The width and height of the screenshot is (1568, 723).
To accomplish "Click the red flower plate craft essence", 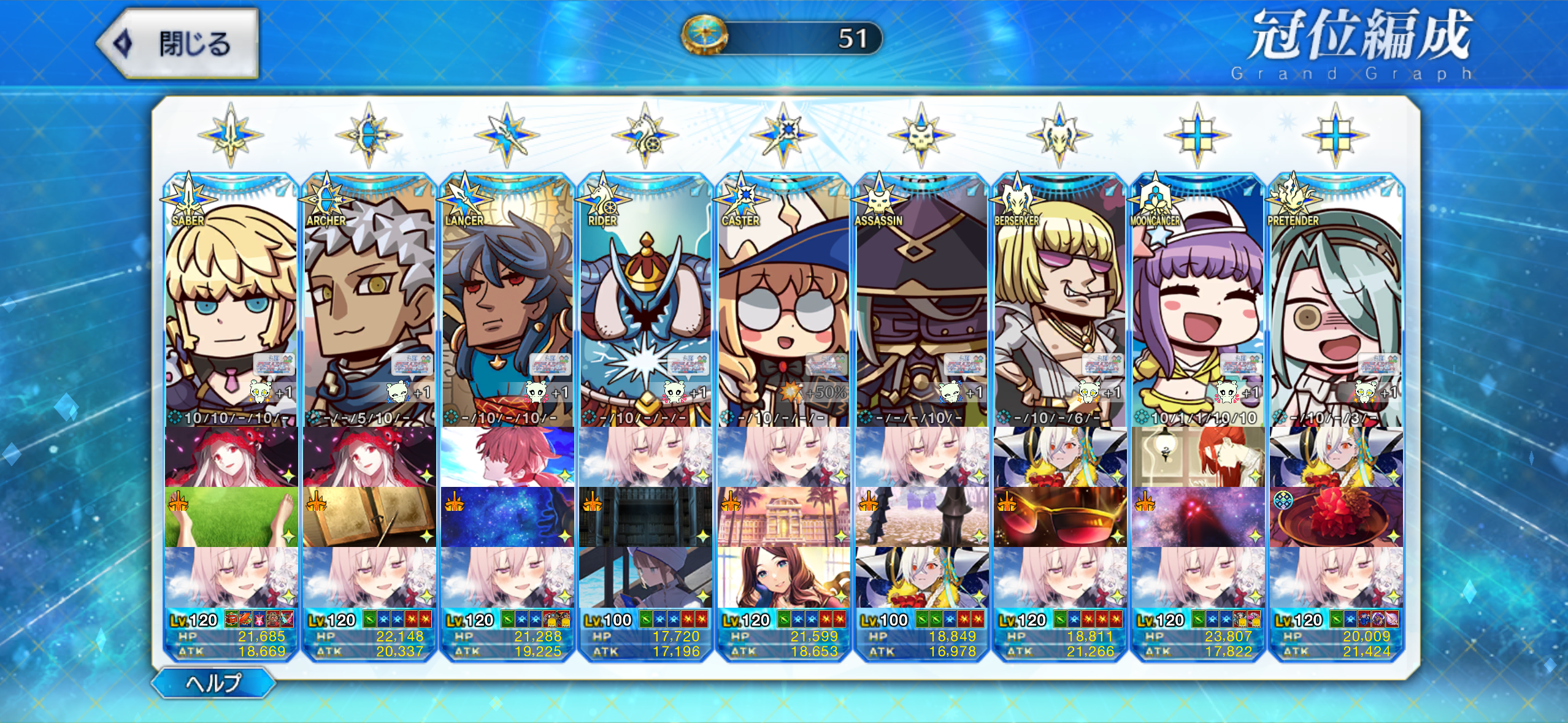I will 1335,517.
